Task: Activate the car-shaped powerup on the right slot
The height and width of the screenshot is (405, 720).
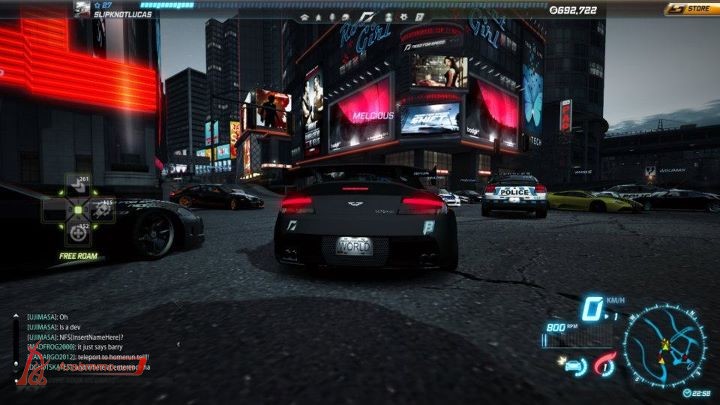Action: (x=103, y=210)
